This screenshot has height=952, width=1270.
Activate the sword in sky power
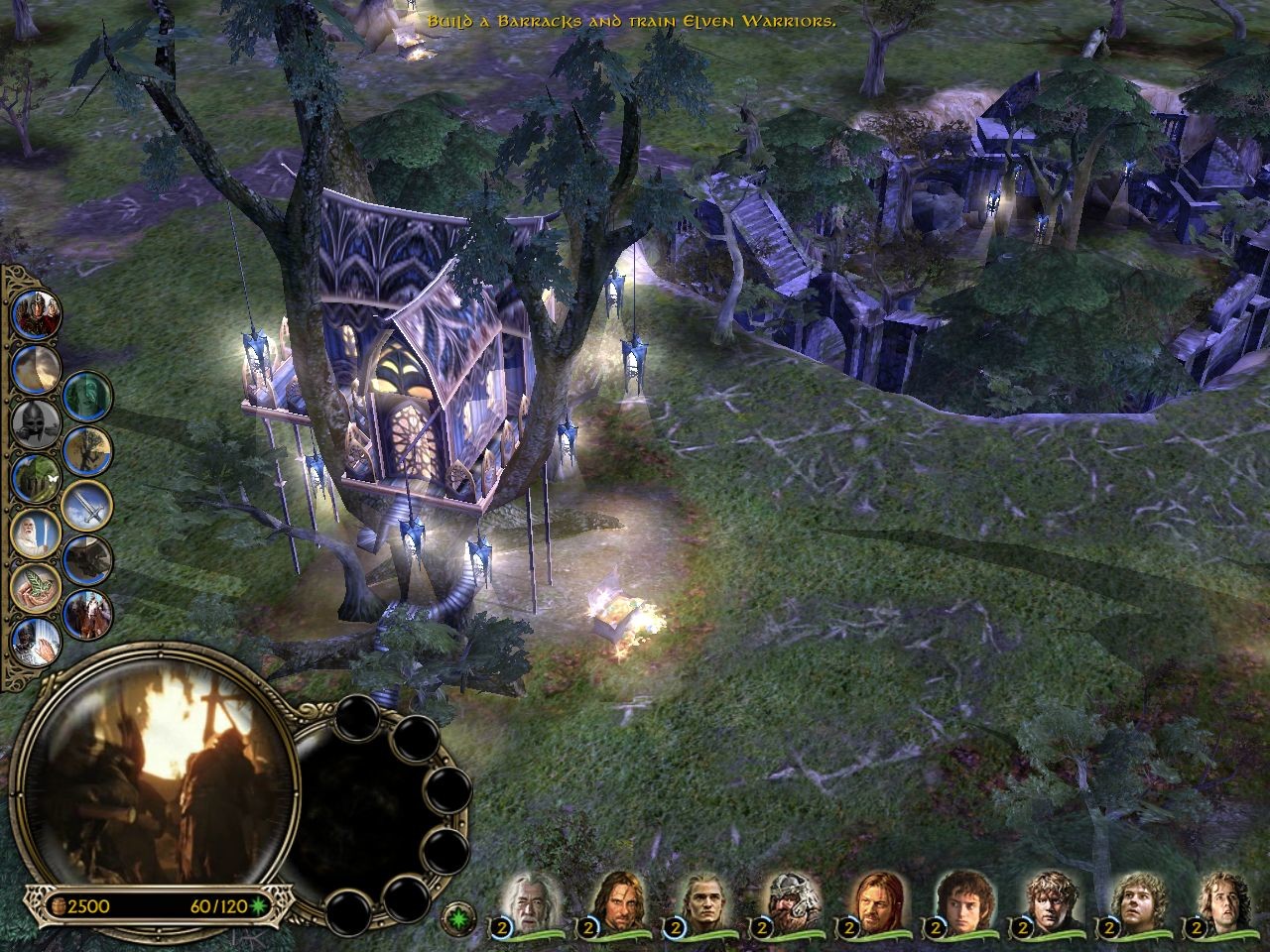tap(87, 506)
